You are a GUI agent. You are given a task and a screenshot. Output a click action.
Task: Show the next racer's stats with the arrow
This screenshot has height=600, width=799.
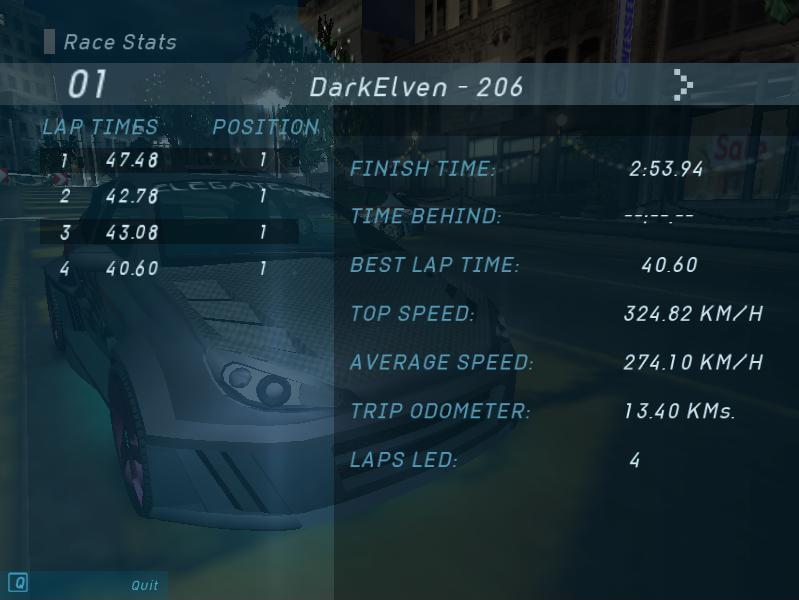coord(682,85)
